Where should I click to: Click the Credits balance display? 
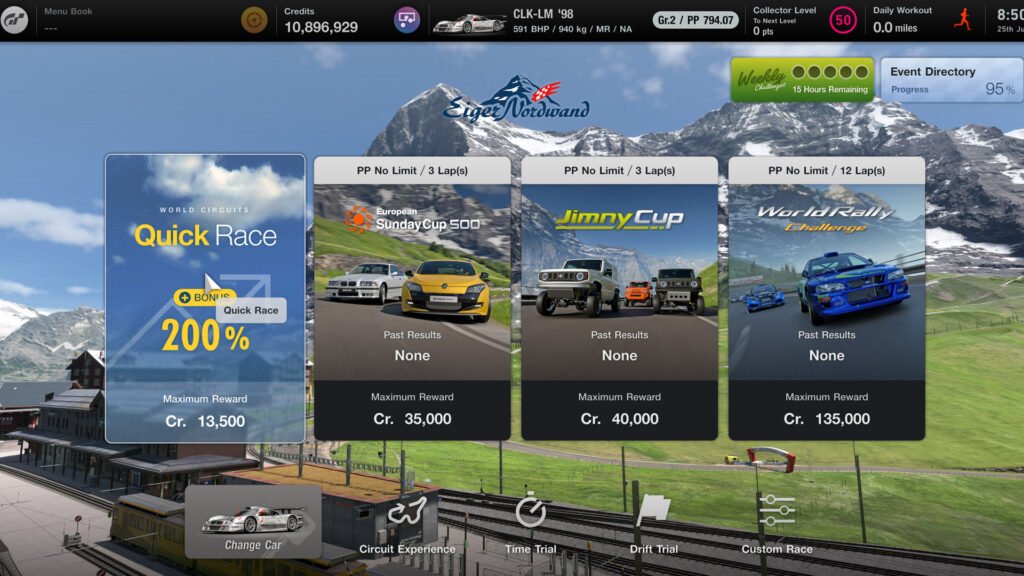click(x=320, y=20)
